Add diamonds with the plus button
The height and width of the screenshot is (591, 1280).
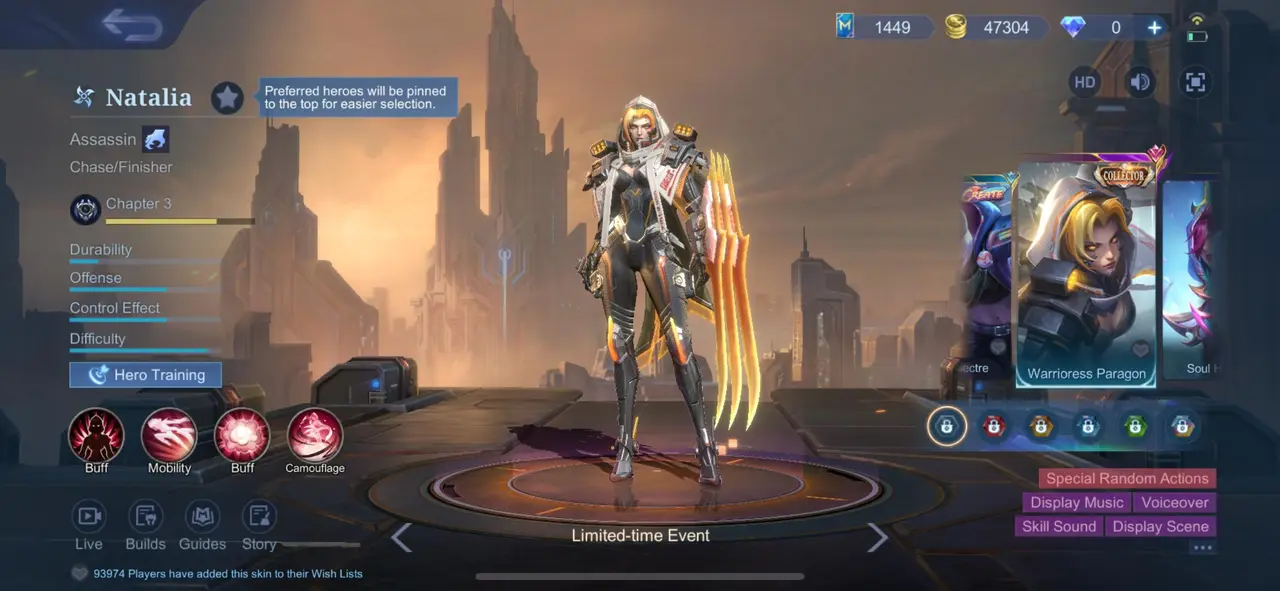pyautogui.click(x=1154, y=28)
